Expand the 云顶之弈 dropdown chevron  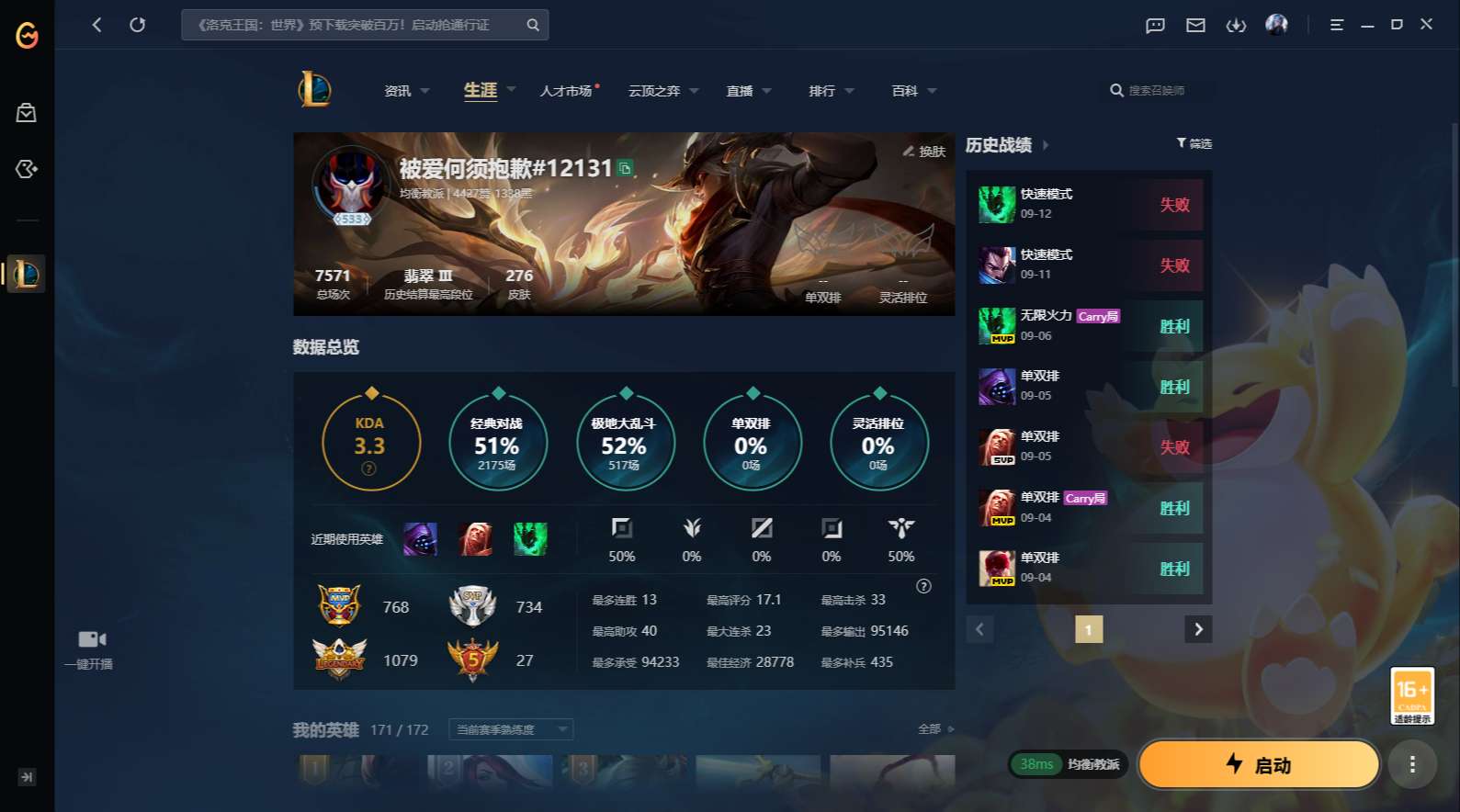tap(694, 91)
